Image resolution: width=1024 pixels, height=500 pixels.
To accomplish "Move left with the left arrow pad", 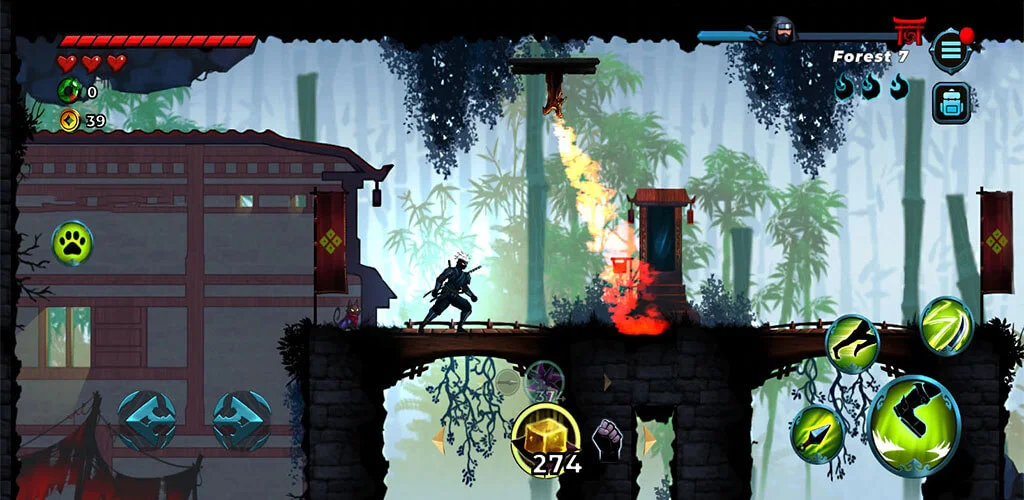I will (x=147, y=419).
